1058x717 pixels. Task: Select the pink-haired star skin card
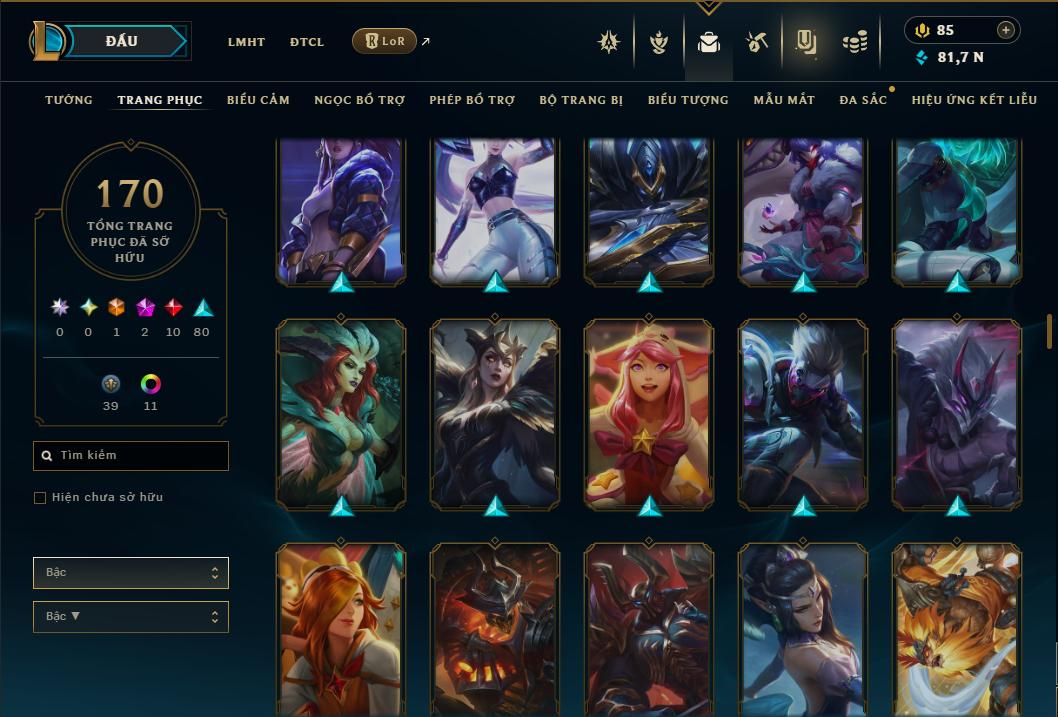pos(649,413)
